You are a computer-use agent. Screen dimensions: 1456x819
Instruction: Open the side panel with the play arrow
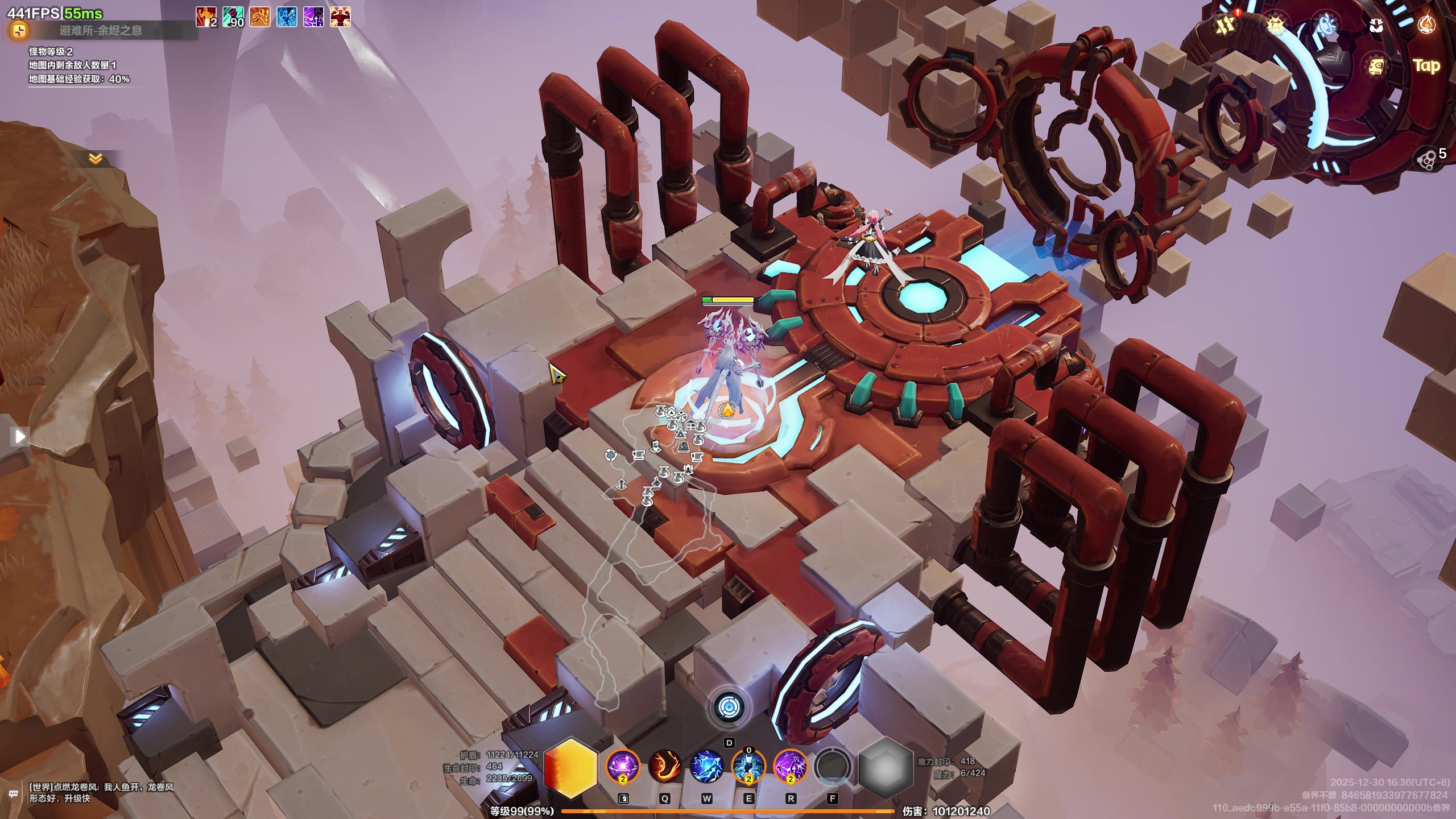click(19, 436)
